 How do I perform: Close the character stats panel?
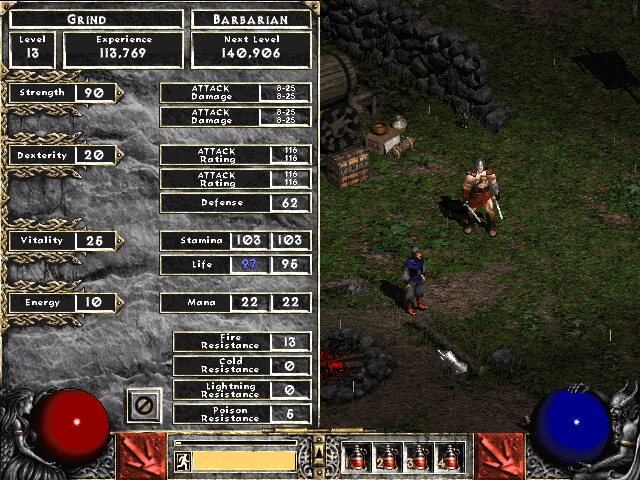[143, 406]
